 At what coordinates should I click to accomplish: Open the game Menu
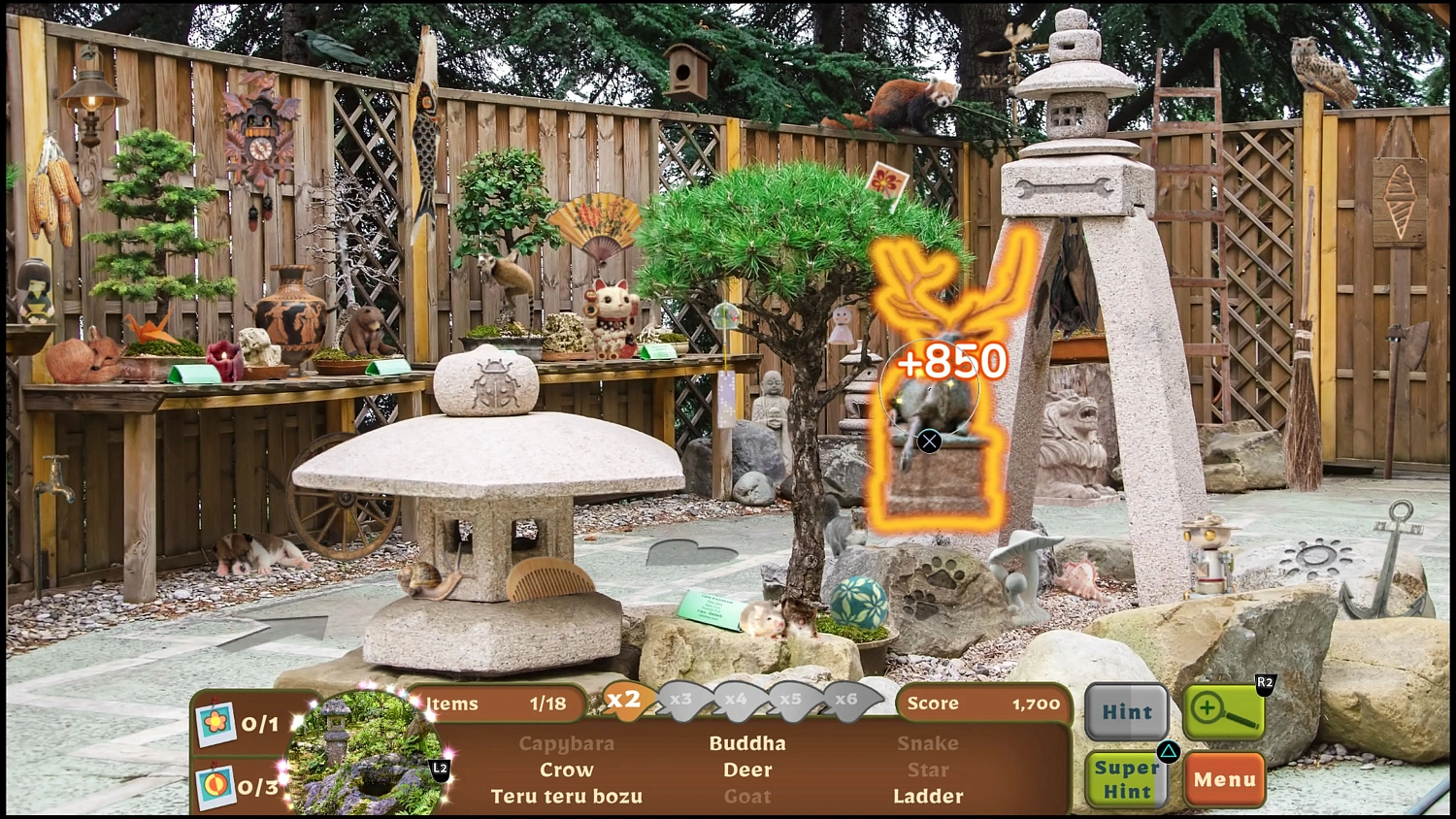point(1224,779)
